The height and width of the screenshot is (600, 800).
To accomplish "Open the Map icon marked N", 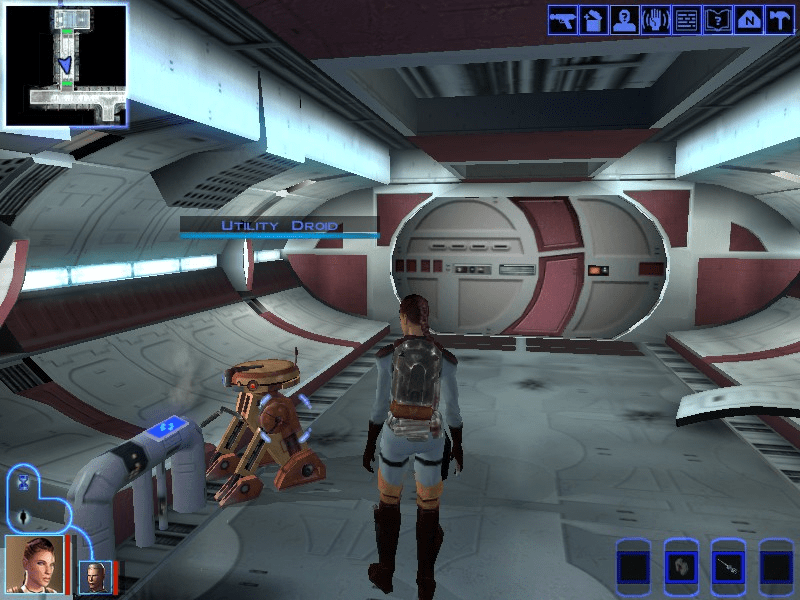I will 748,20.
